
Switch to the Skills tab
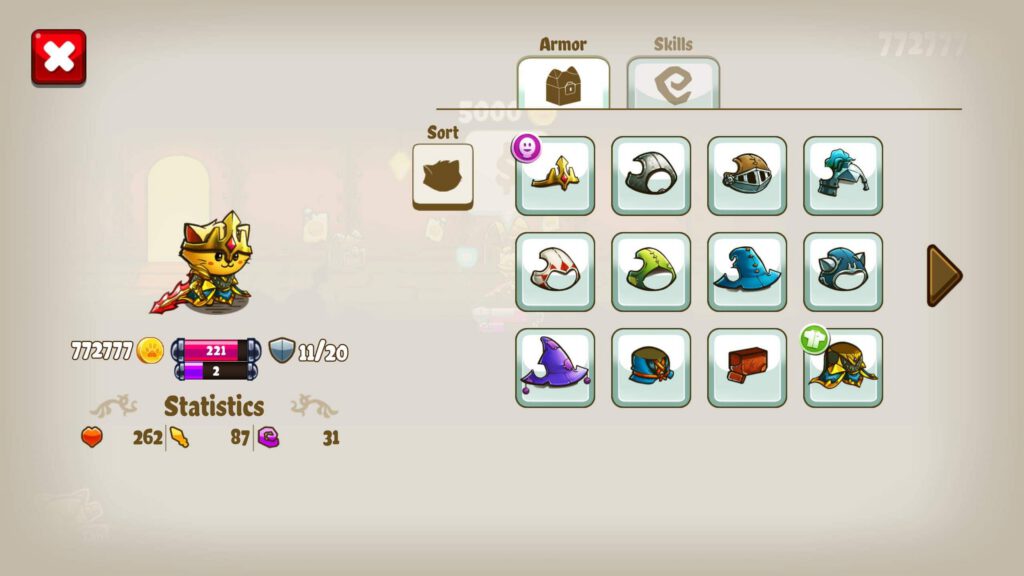673,84
